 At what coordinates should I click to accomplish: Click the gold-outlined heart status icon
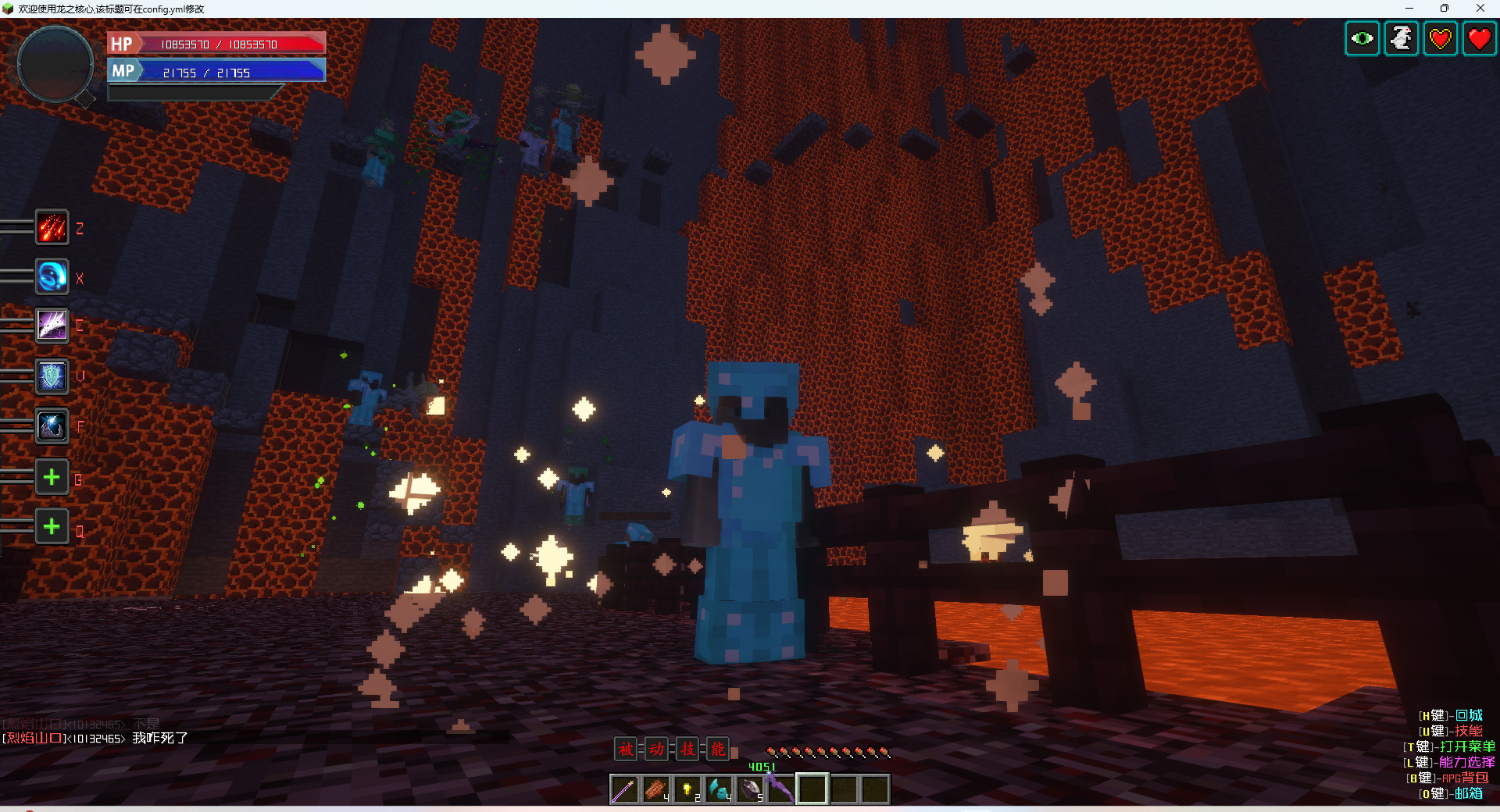pos(1440,38)
